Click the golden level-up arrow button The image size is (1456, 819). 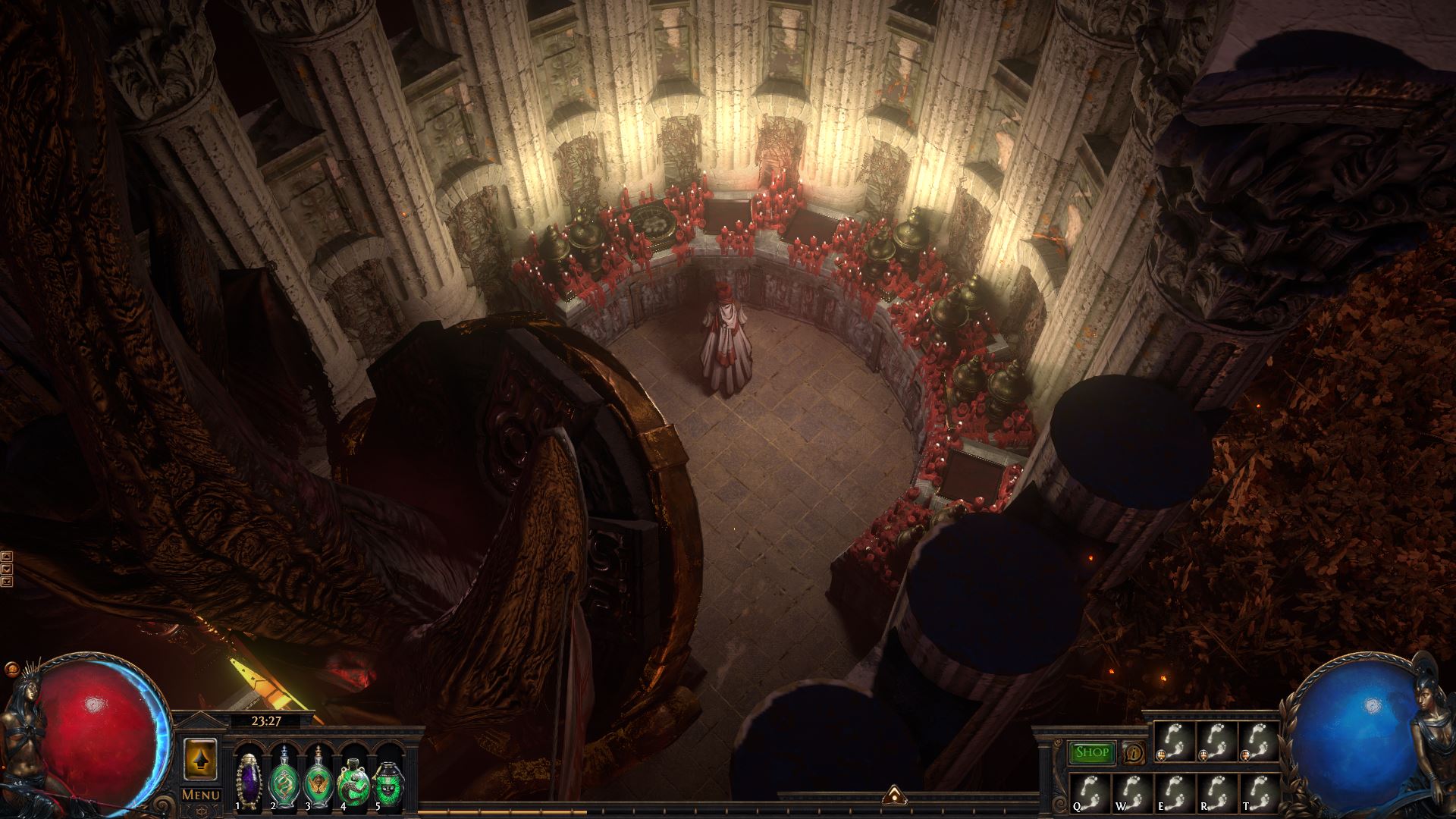(x=200, y=759)
